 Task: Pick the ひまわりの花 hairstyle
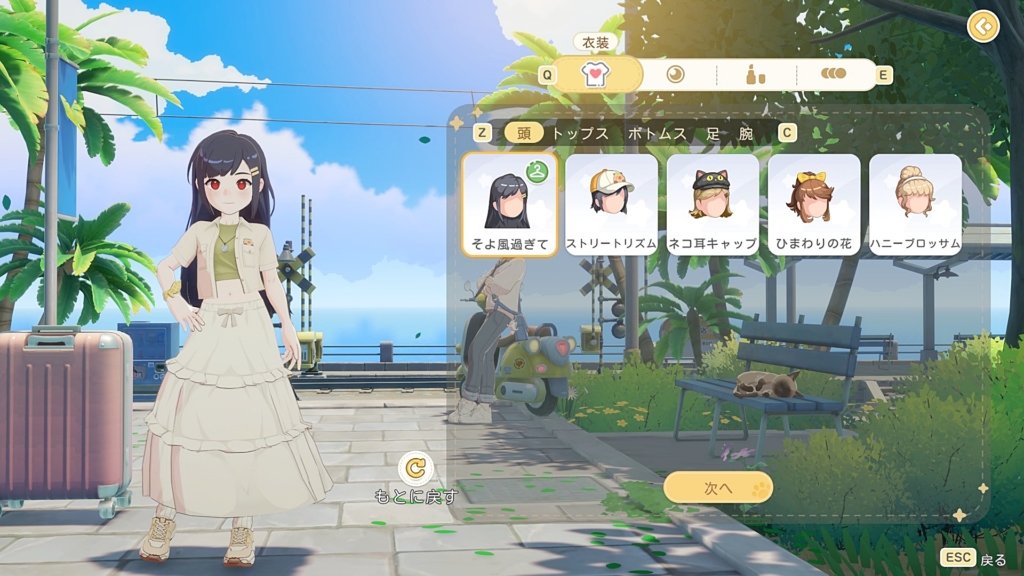tap(814, 204)
